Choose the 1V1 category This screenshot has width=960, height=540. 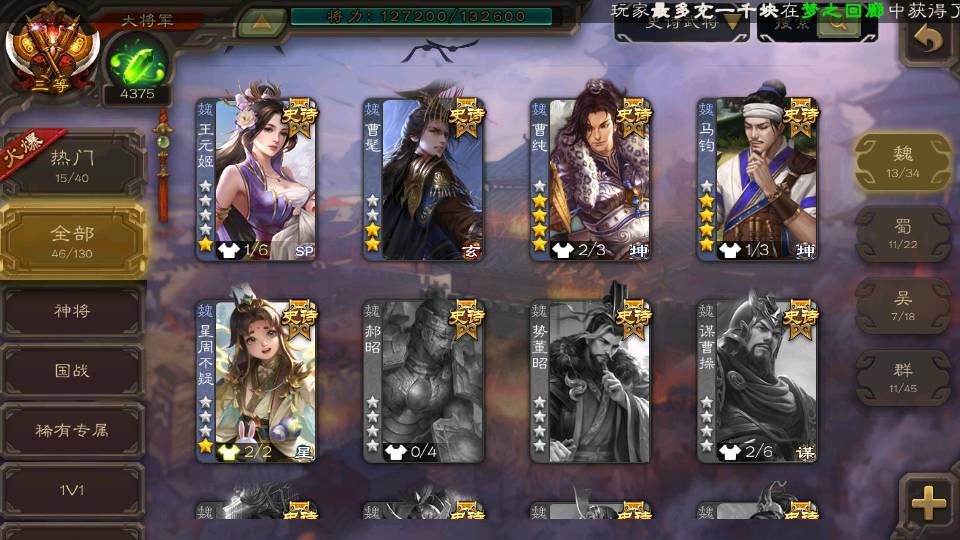click(72, 490)
